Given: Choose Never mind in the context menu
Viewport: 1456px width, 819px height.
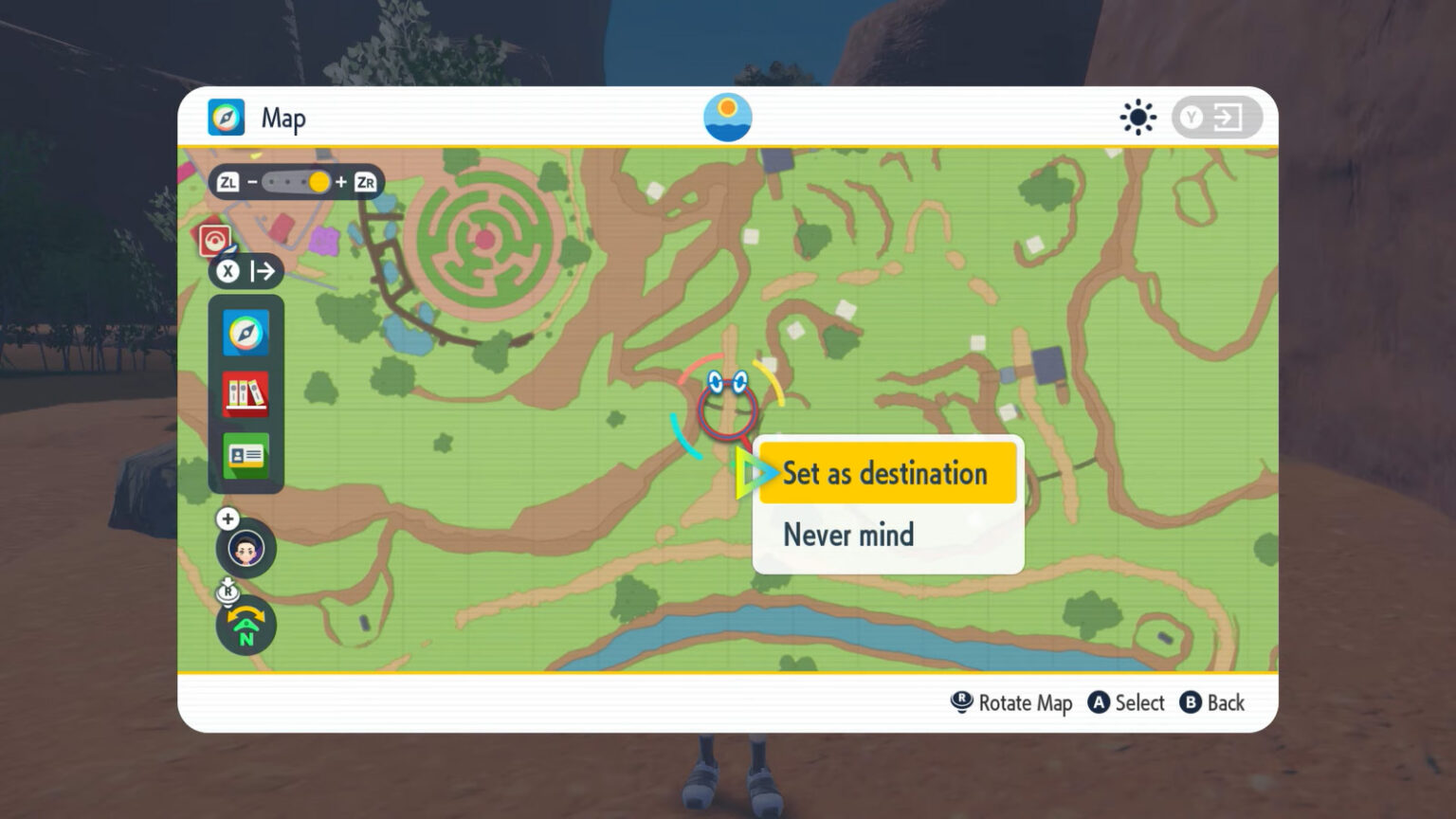Looking at the screenshot, I should [x=848, y=535].
